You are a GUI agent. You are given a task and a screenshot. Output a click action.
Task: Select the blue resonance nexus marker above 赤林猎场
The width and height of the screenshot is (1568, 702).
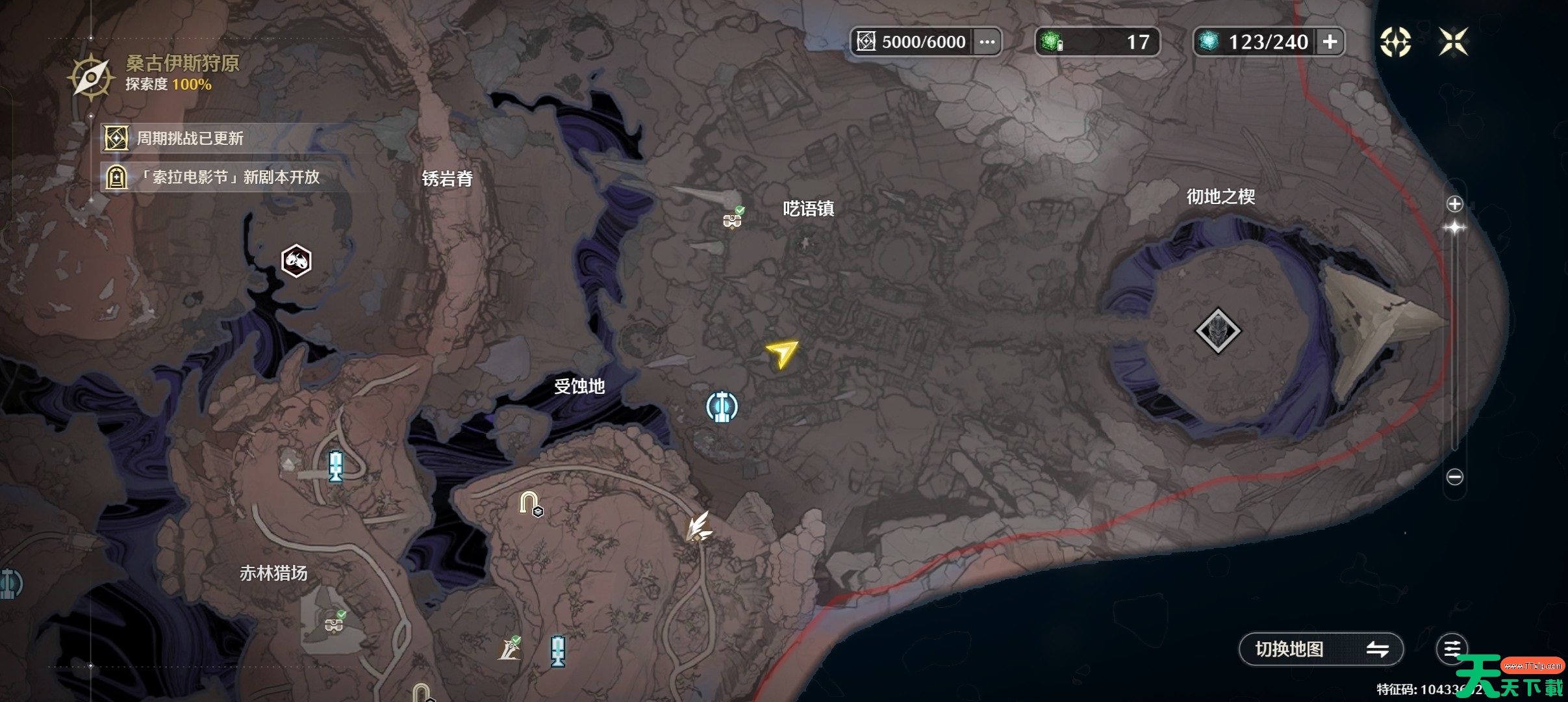coord(335,466)
